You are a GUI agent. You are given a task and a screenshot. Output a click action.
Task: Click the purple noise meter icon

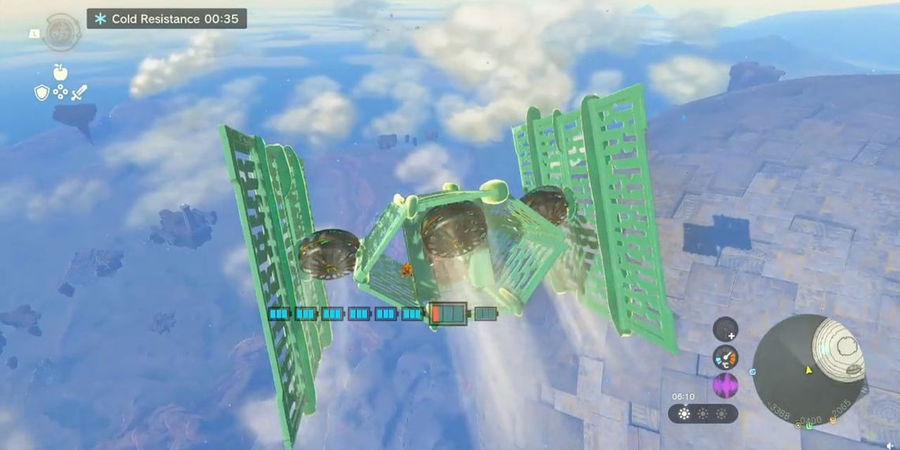(726, 385)
